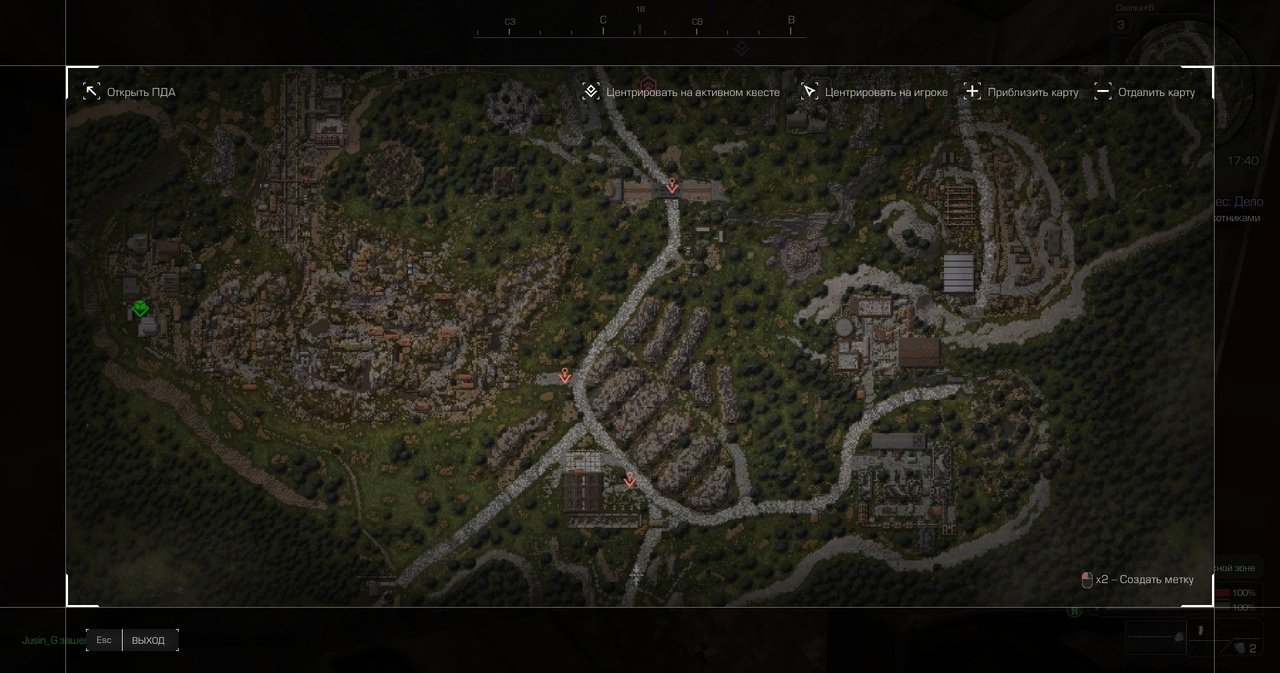This screenshot has width=1280, height=673.
Task: Select the southern red marker near warehouse
Action: coord(629,480)
